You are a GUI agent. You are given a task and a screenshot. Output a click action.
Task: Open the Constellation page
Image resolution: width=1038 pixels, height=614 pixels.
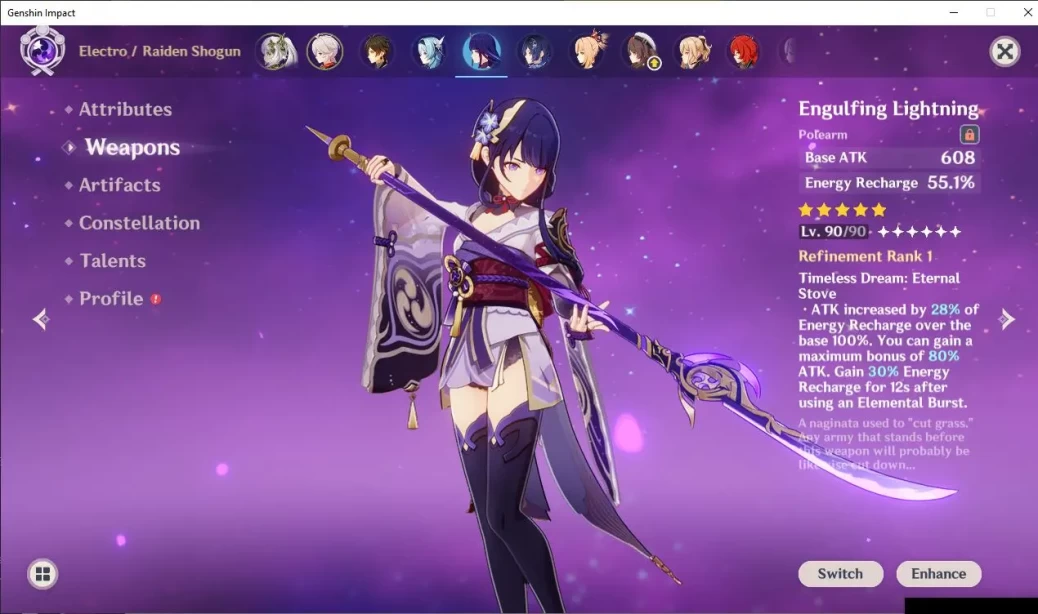click(x=139, y=223)
